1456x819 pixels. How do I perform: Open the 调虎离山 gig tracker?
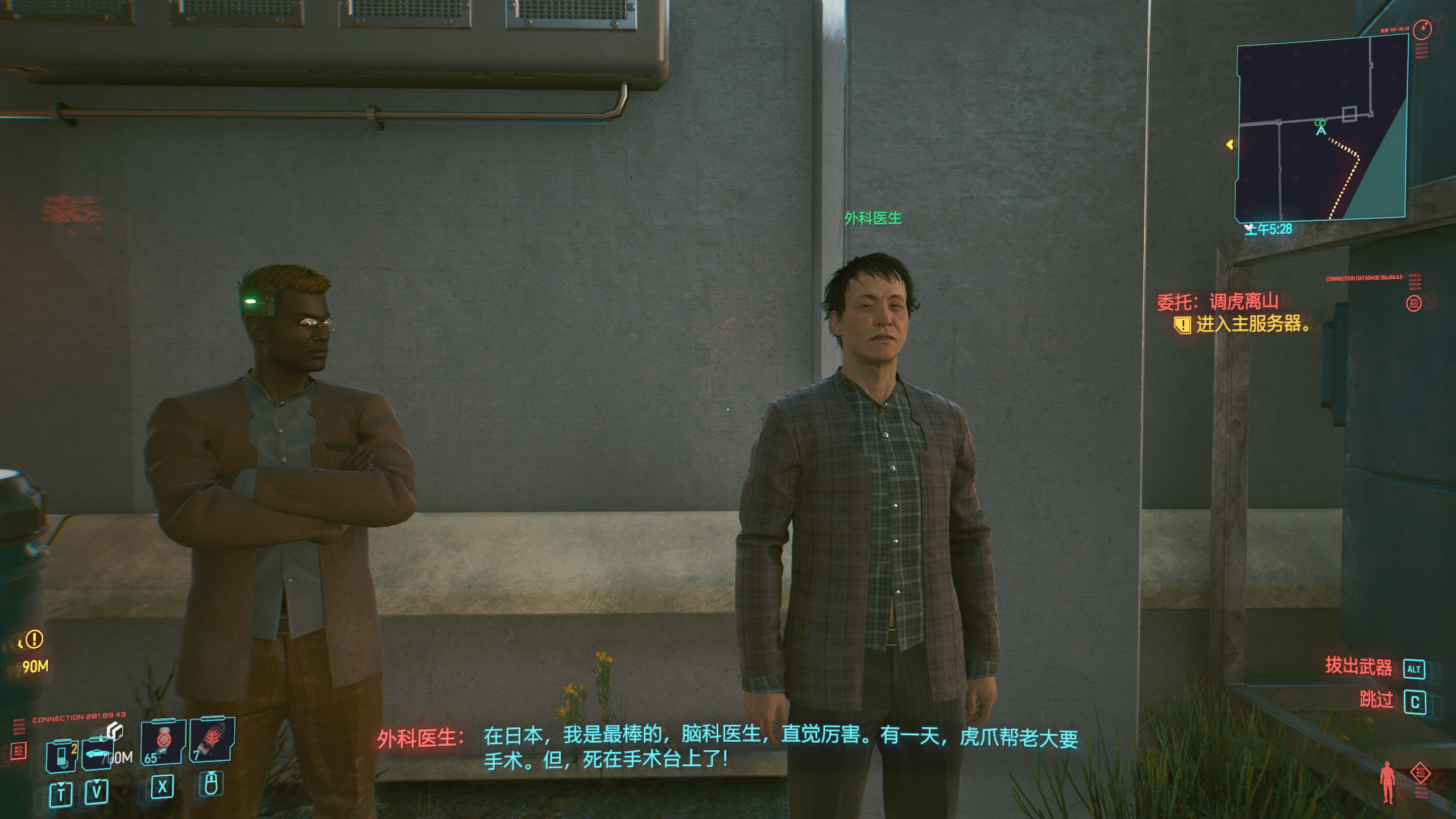pos(1217,301)
